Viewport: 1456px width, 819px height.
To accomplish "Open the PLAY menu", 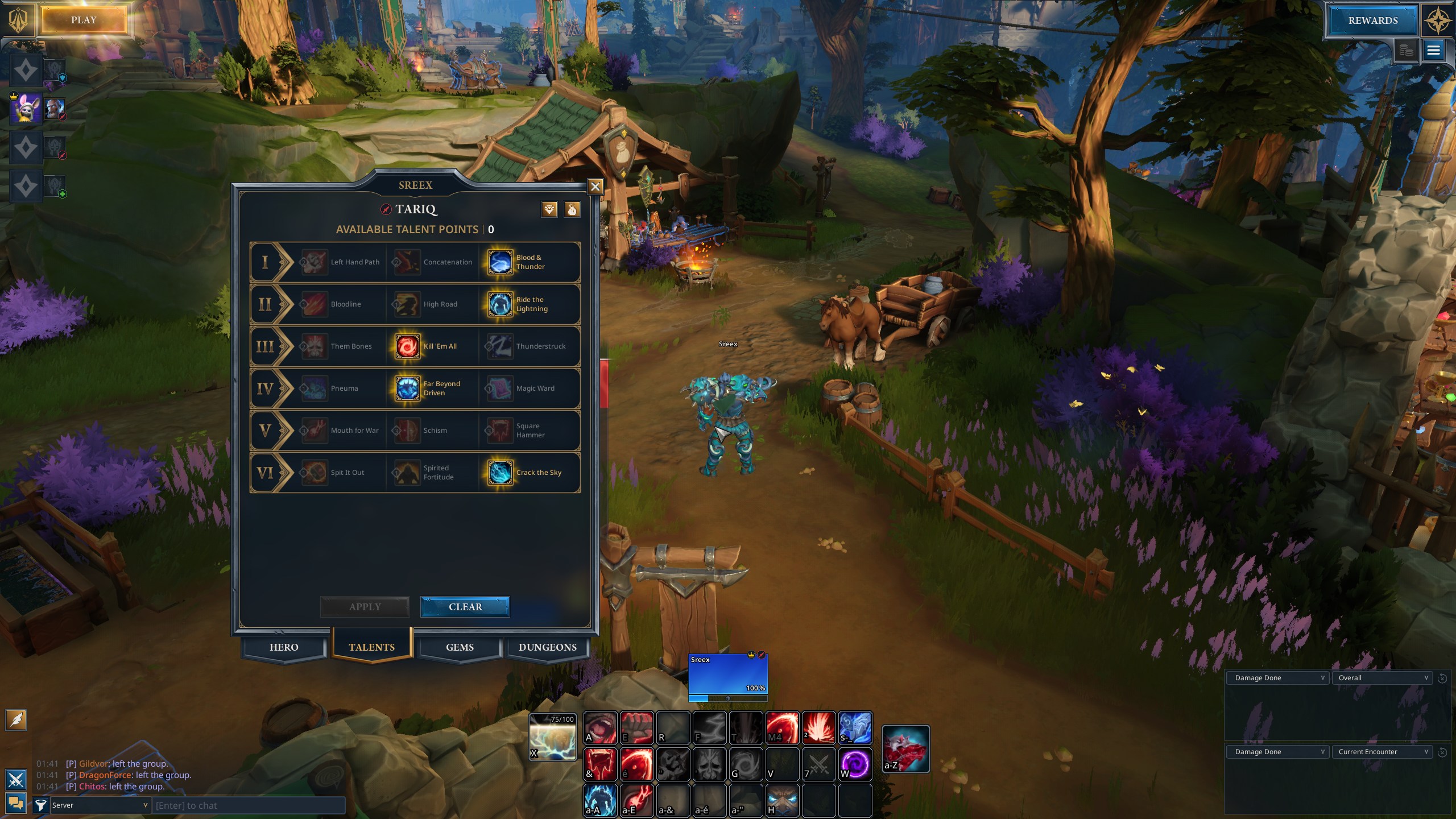I will [x=84, y=20].
